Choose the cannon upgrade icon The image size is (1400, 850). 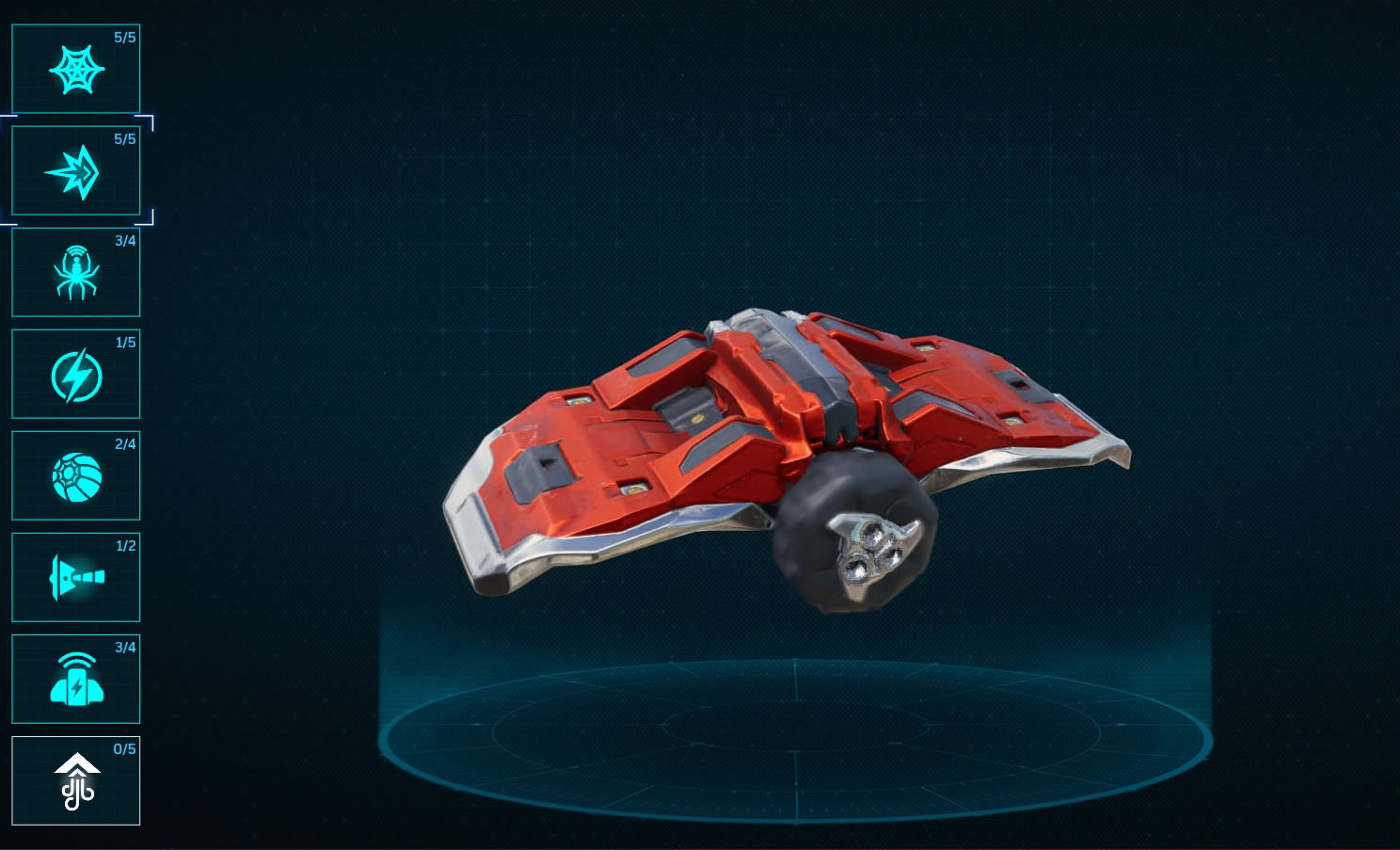click(75, 578)
